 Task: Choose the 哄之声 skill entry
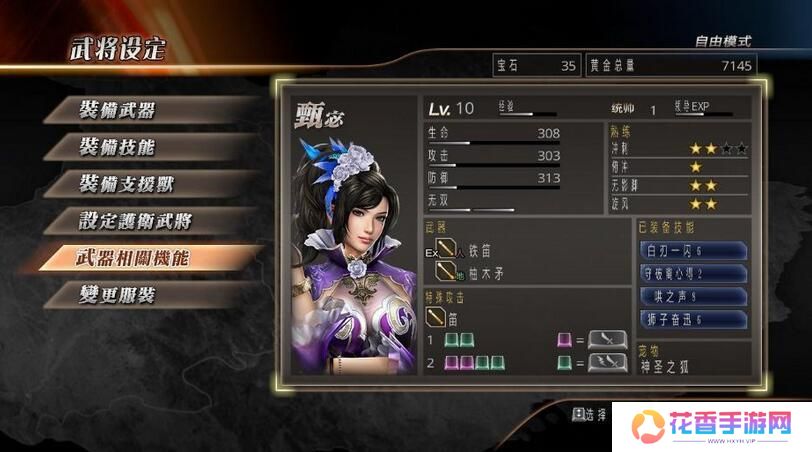click(x=692, y=296)
